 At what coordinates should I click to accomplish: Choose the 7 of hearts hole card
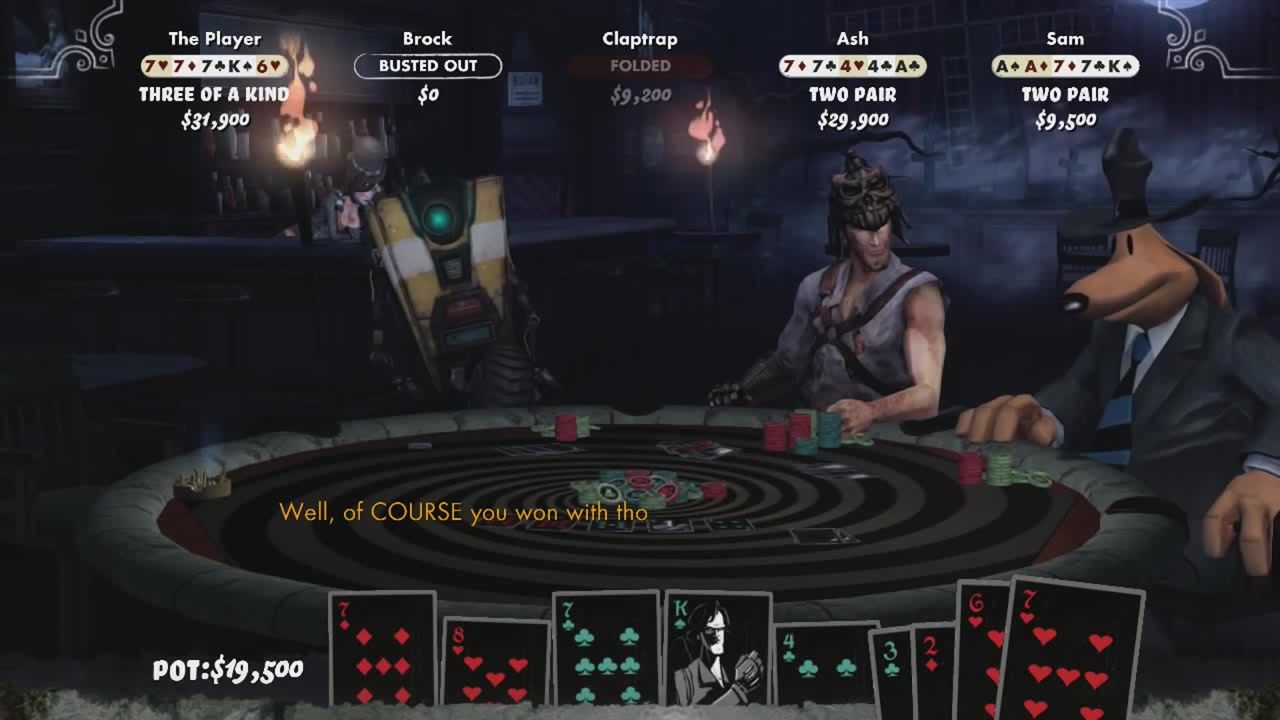point(1070,648)
